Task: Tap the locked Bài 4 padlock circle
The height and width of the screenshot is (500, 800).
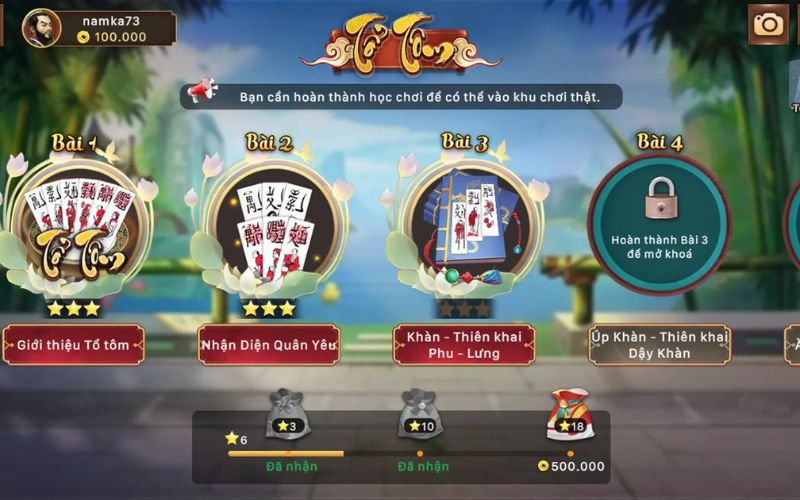Action: [x=659, y=224]
